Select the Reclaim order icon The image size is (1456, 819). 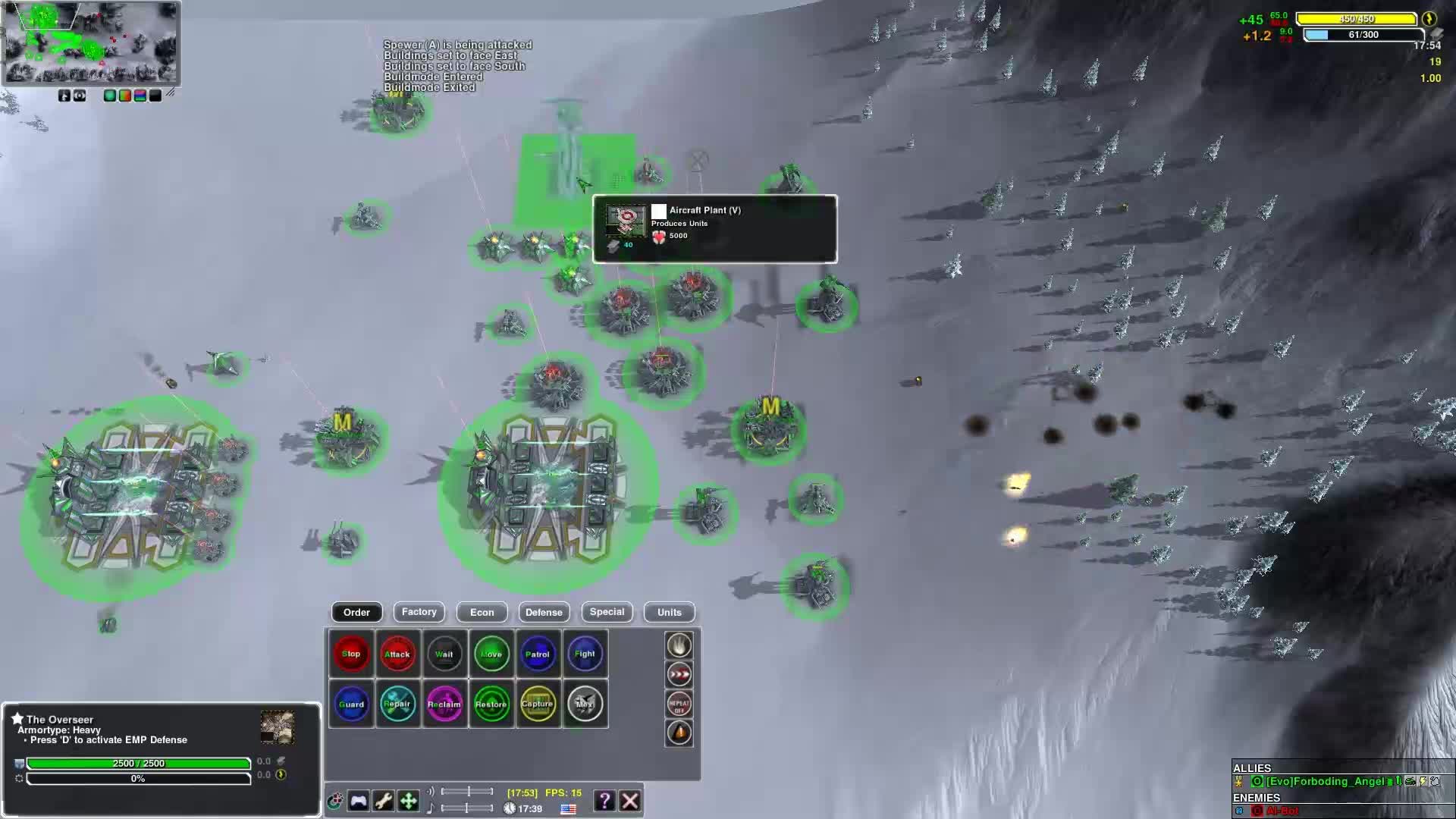[x=445, y=704]
